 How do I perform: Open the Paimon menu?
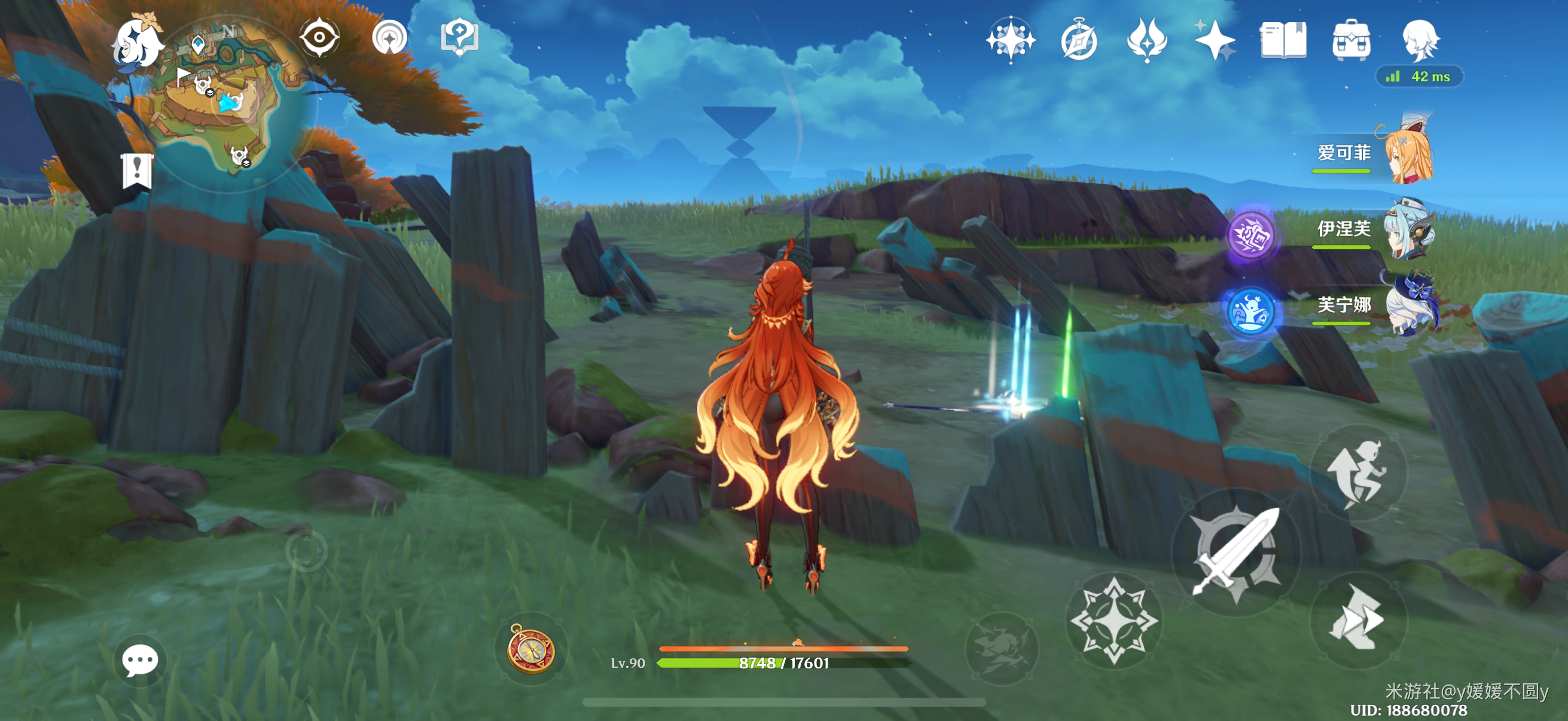tap(136, 42)
